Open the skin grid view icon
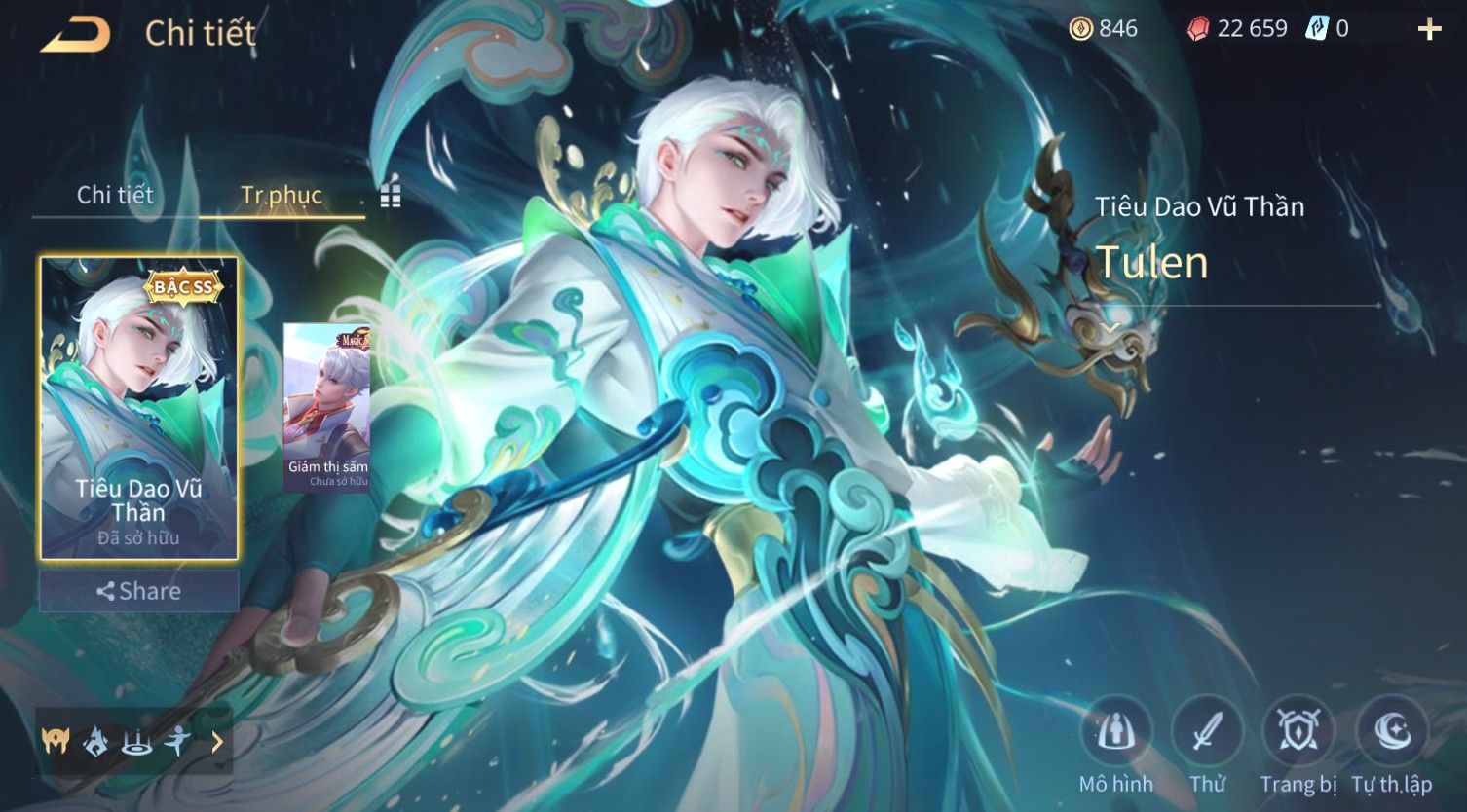The width and height of the screenshot is (1467, 812). click(391, 196)
